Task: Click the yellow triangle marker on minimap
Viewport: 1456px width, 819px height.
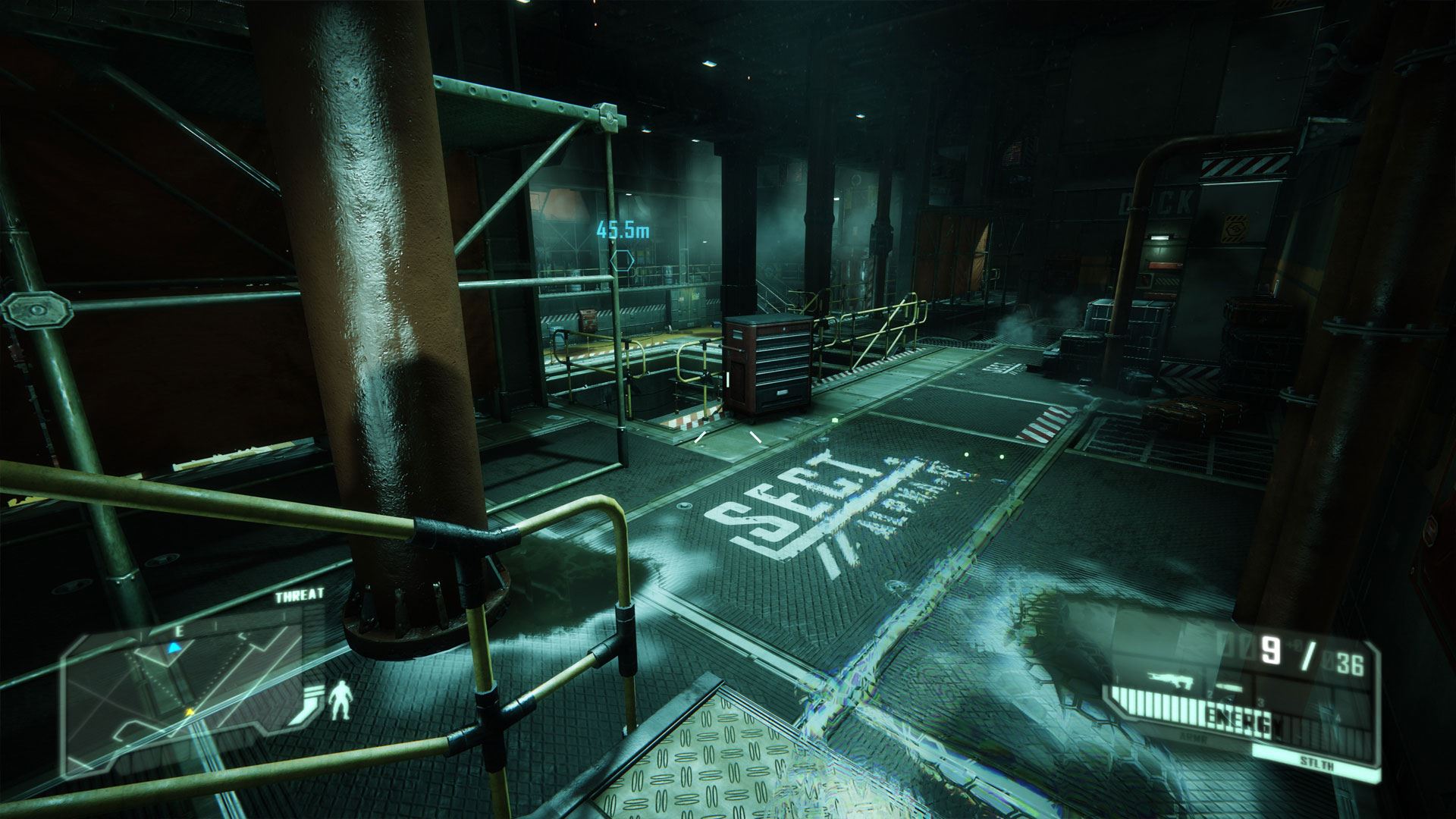Action: pyautogui.click(x=190, y=712)
